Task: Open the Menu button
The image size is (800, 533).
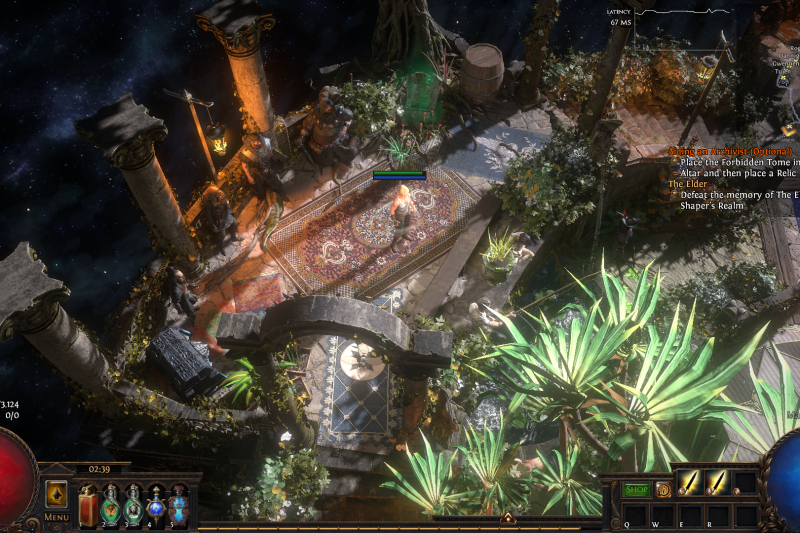Action: tap(56, 517)
